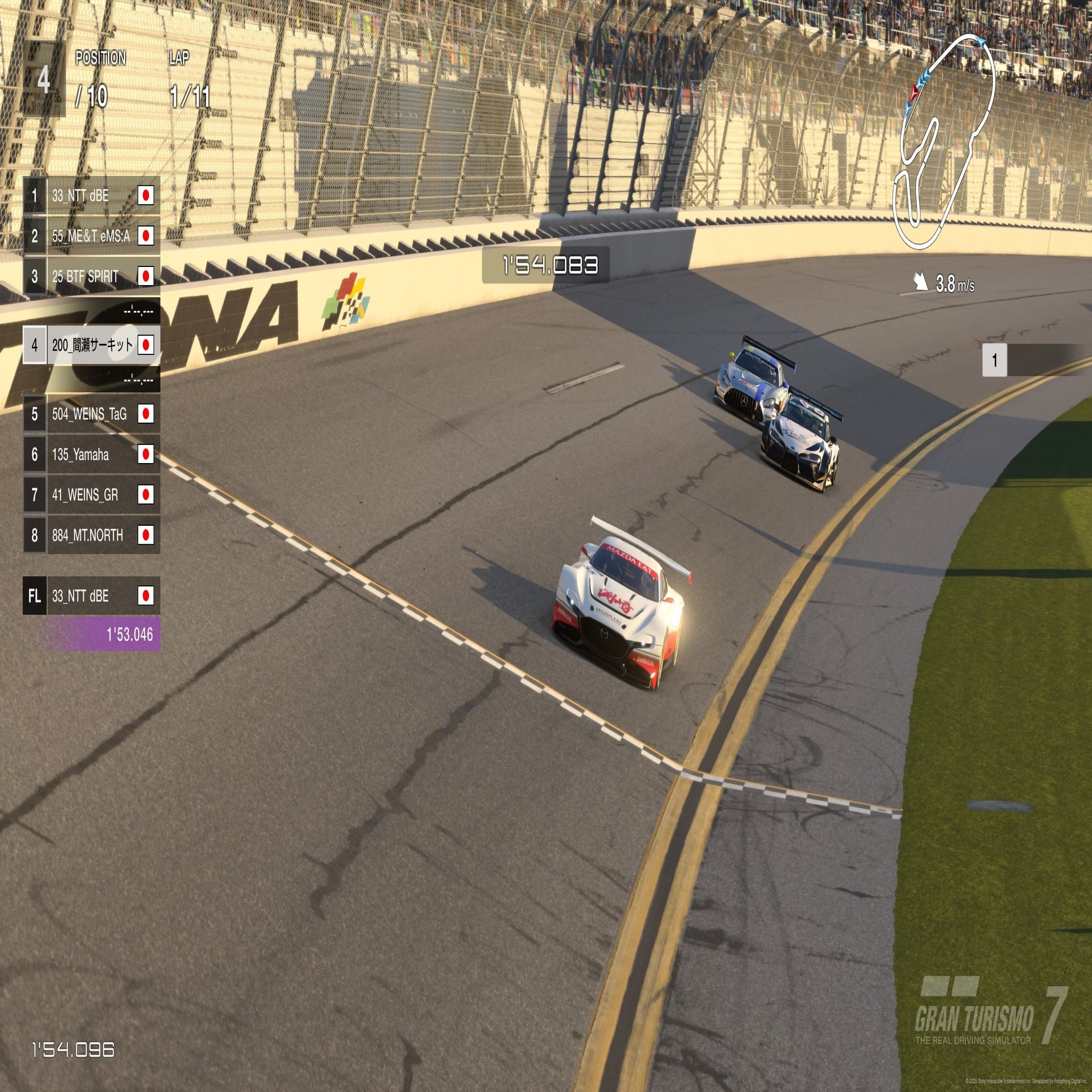
Task: Choose the 41_WEINS_GR driver row
Action: tap(91, 495)
